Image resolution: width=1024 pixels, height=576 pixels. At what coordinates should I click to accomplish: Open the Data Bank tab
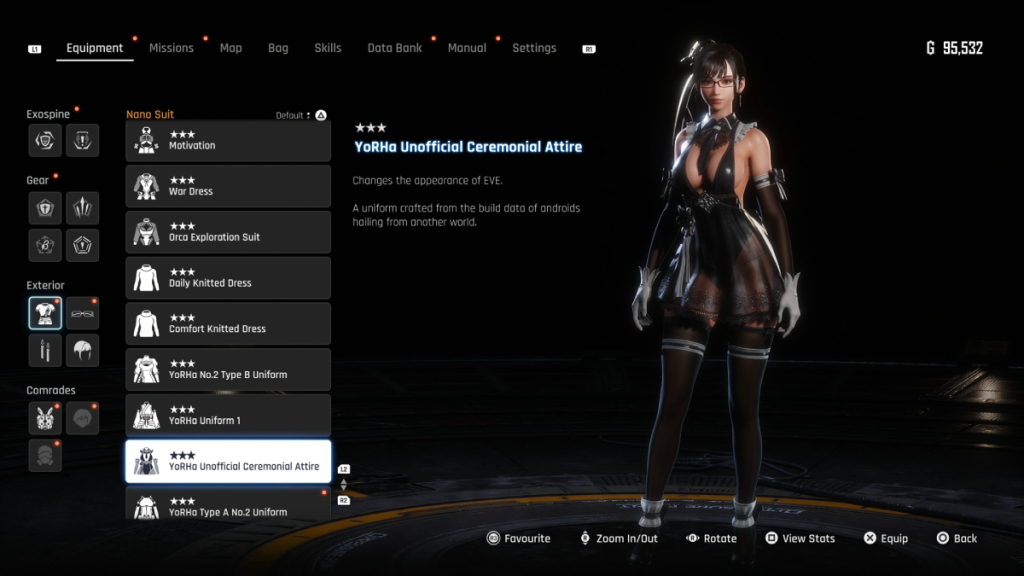coord(394,48)
